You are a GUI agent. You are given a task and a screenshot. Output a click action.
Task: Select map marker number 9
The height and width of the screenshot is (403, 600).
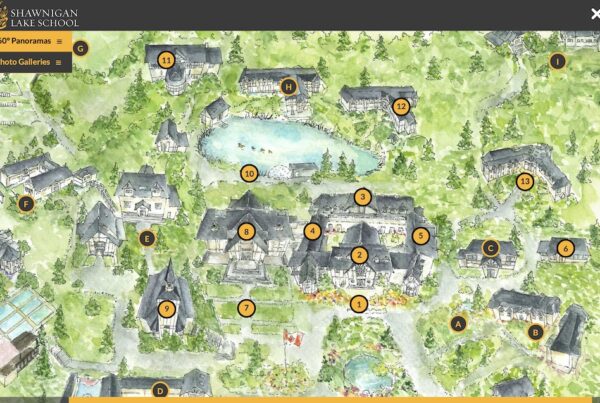(166, 308)
